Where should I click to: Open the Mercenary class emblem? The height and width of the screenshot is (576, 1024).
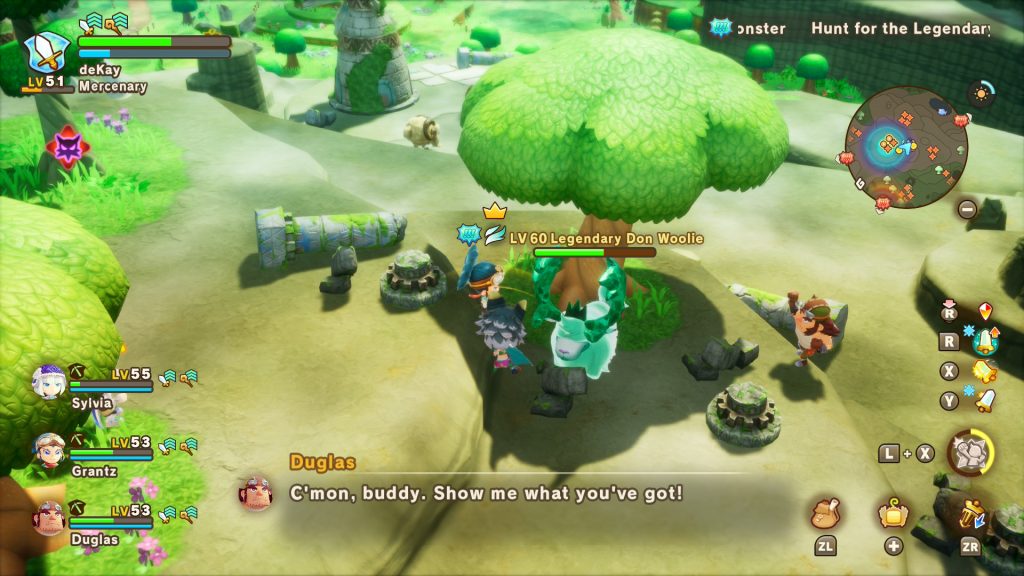[x=46, y=50]
